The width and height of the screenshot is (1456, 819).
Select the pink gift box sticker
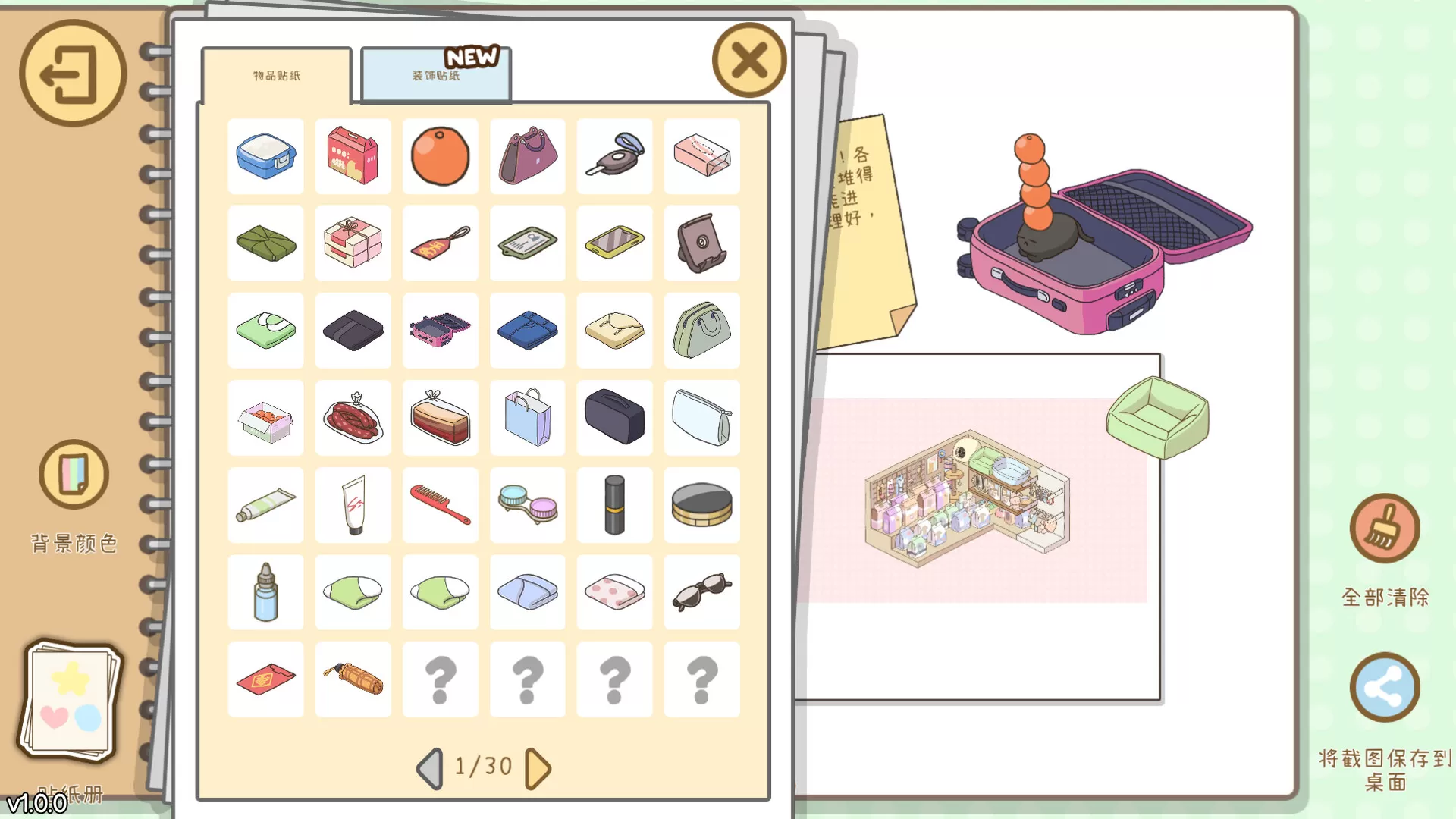(x=353, y=244)
